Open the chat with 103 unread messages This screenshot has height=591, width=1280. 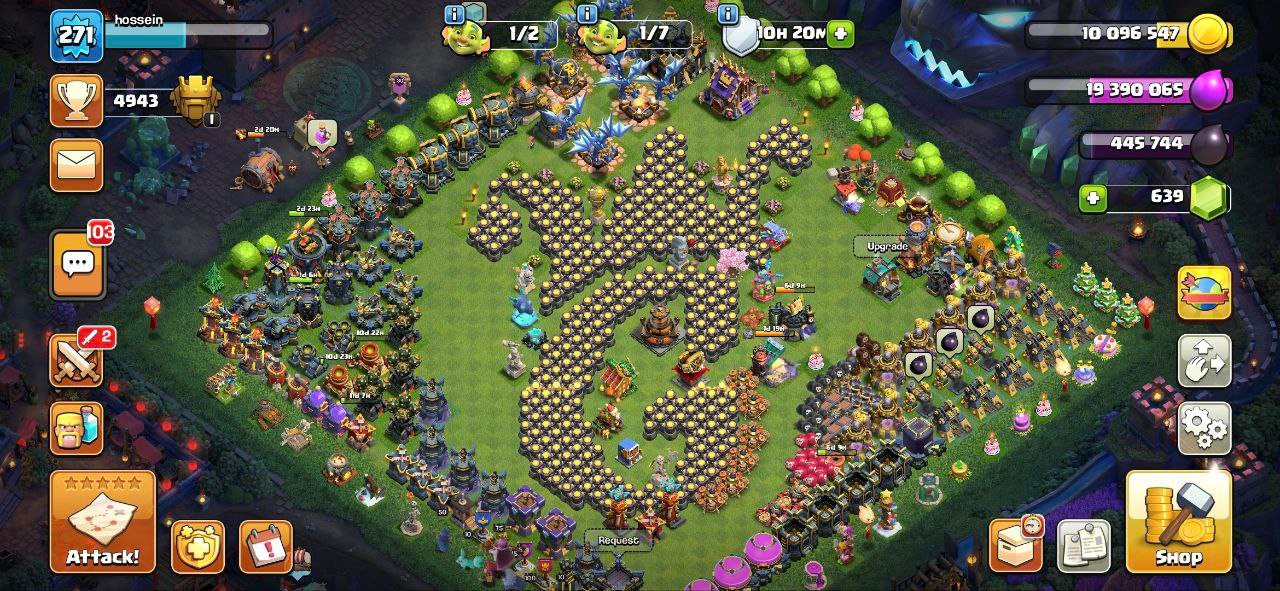[x=77, y=264]
